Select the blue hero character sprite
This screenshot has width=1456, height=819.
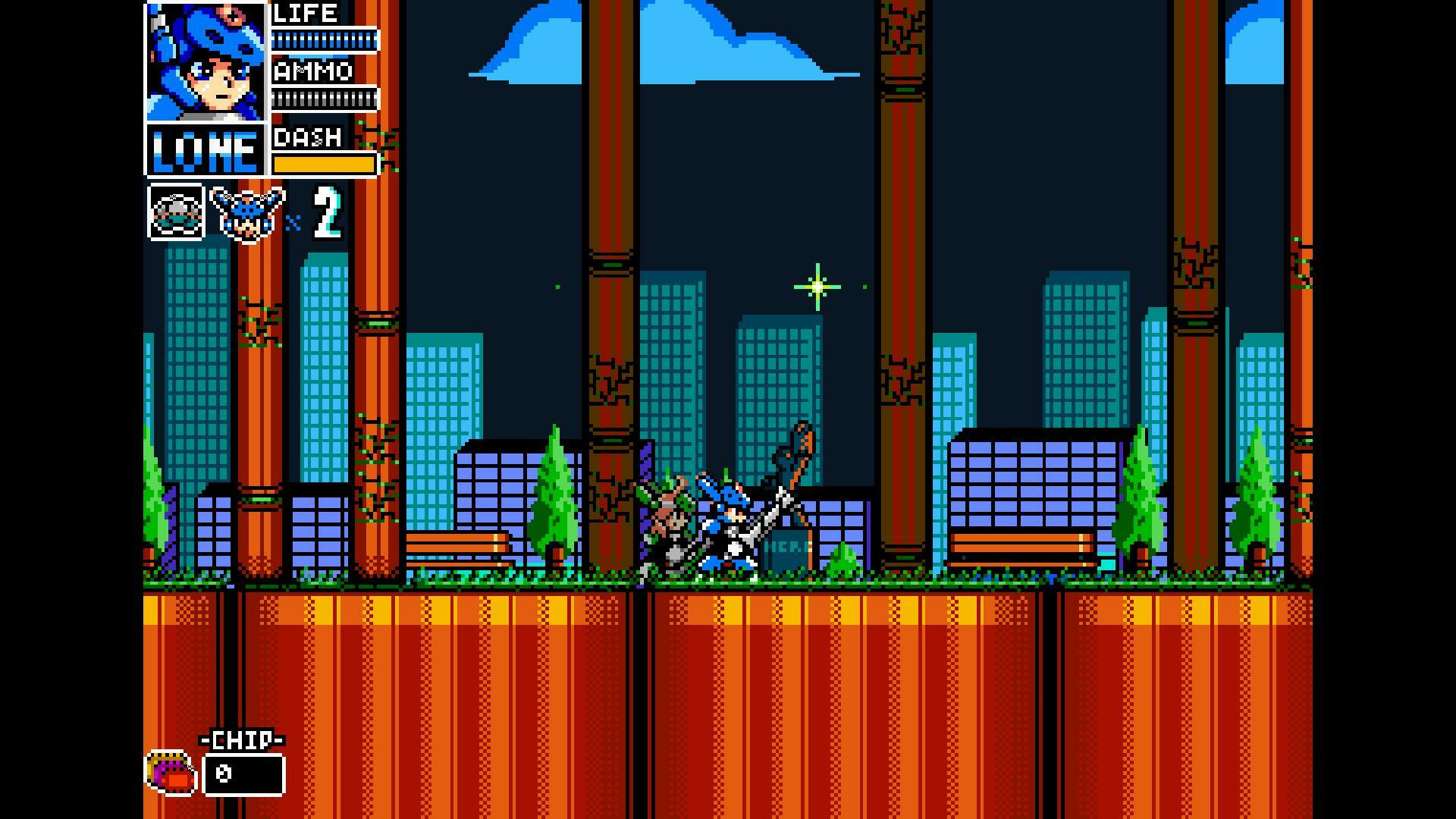tap(726, 523)
